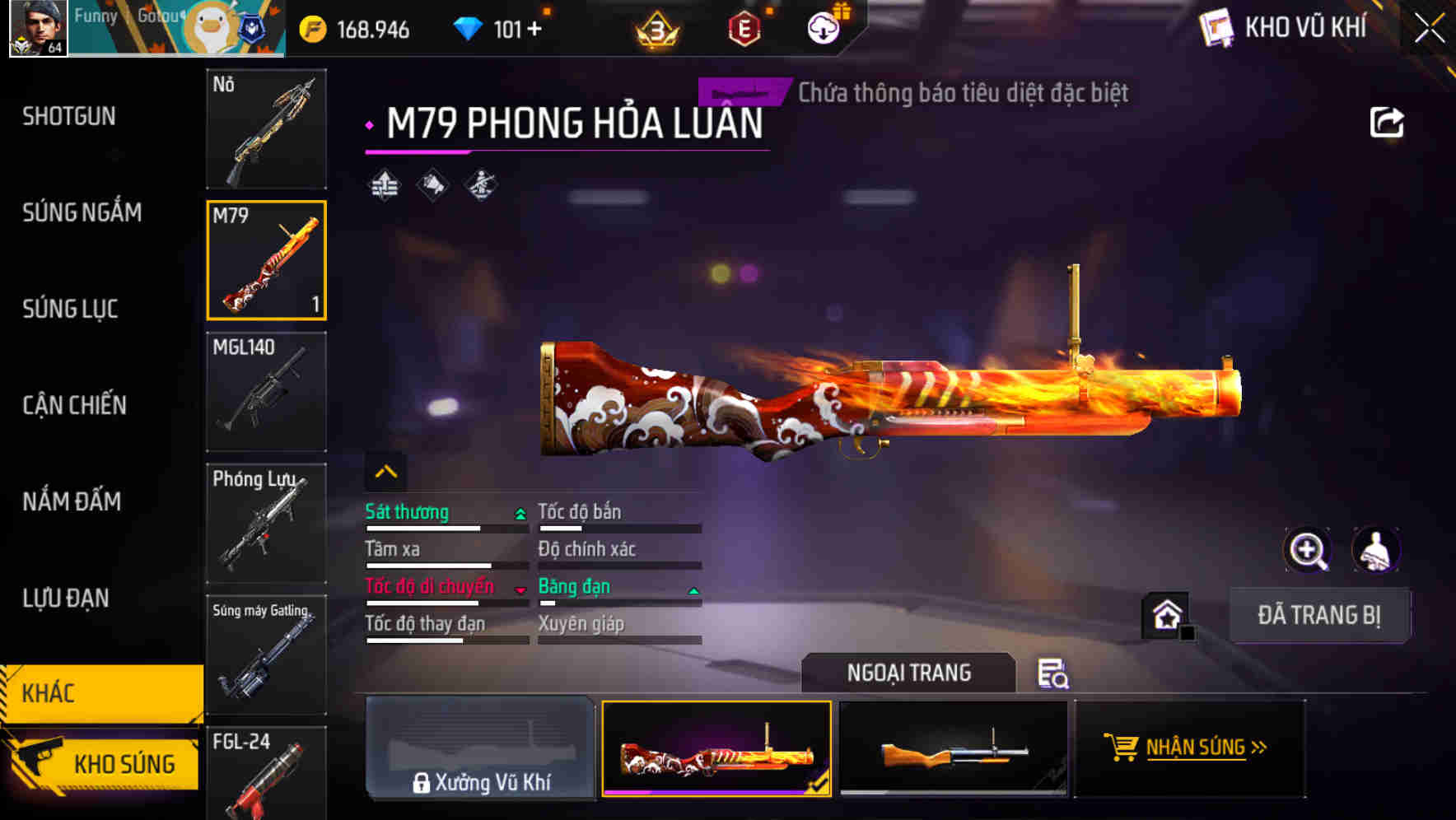
Task: Tap the share icon at top right
Action: tap(1388, 120)
